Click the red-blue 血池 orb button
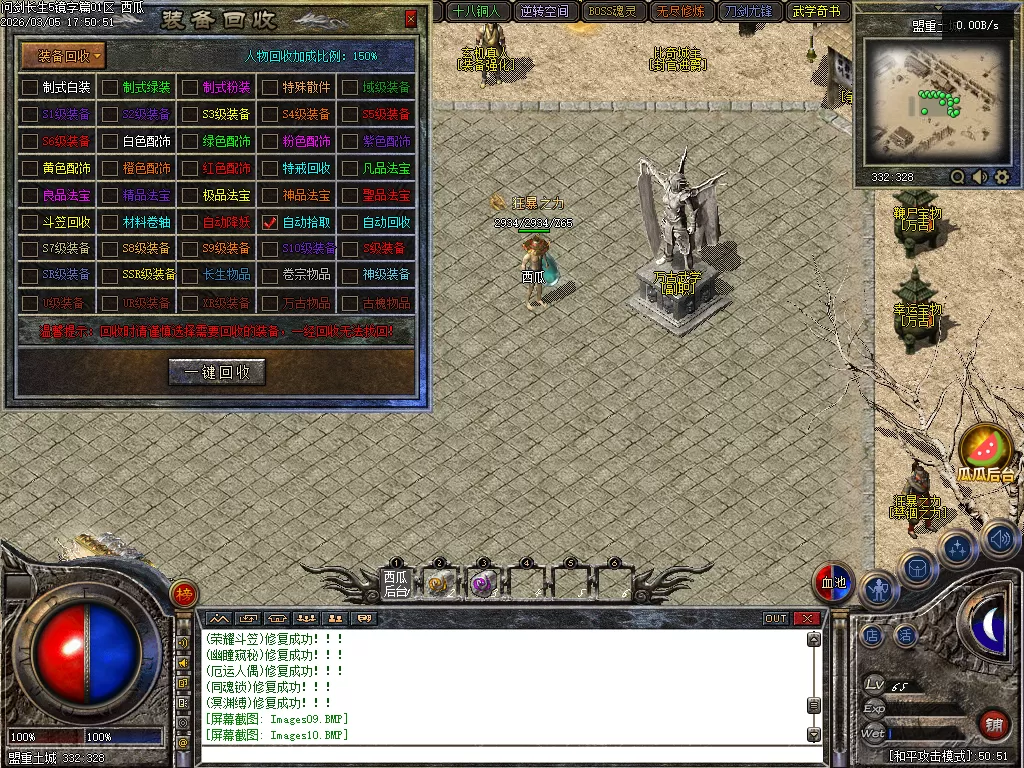This screenshot has height=768, width=1024. (833, 583)
